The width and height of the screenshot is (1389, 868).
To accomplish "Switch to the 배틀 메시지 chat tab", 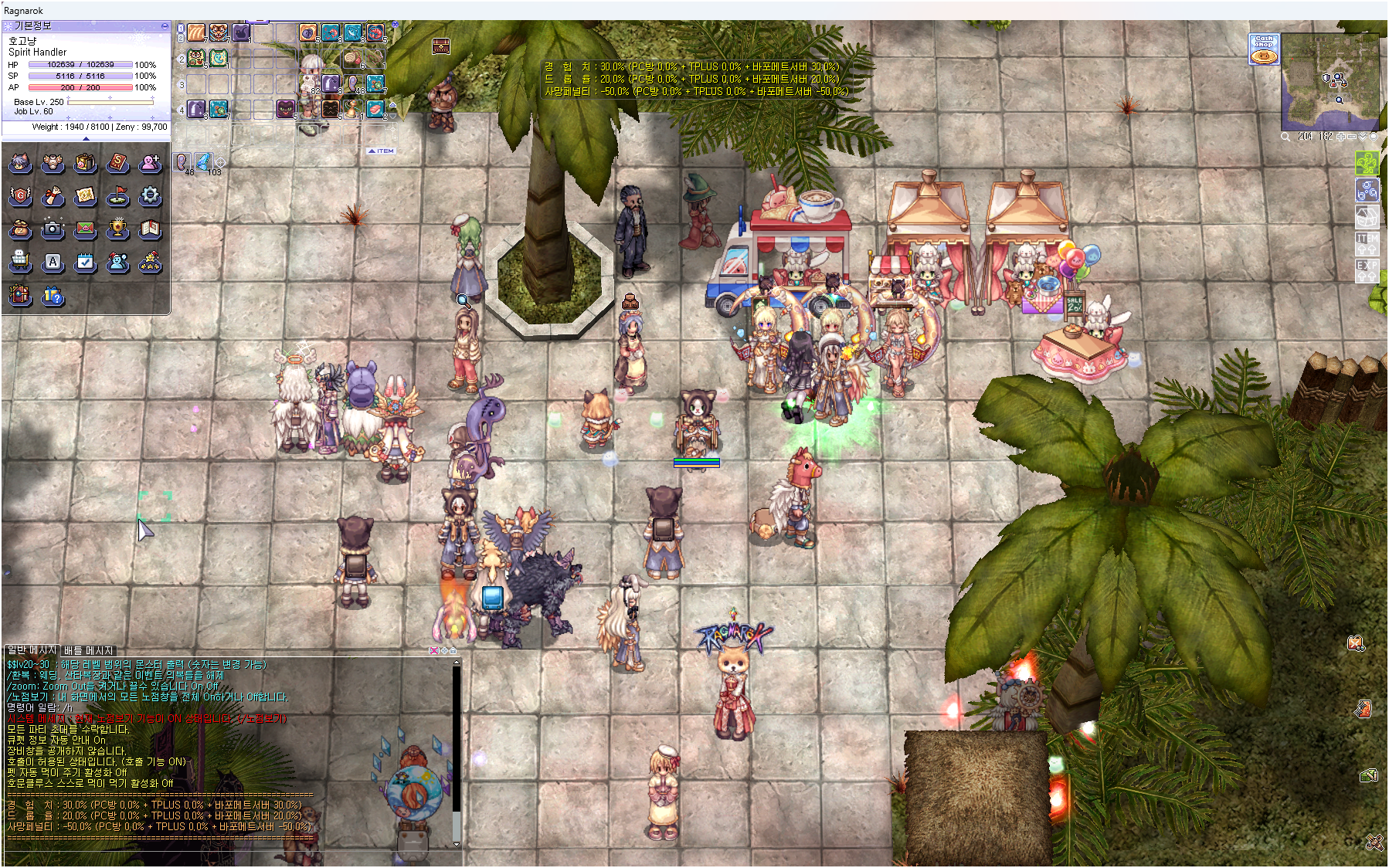I will tap(88, 650).
